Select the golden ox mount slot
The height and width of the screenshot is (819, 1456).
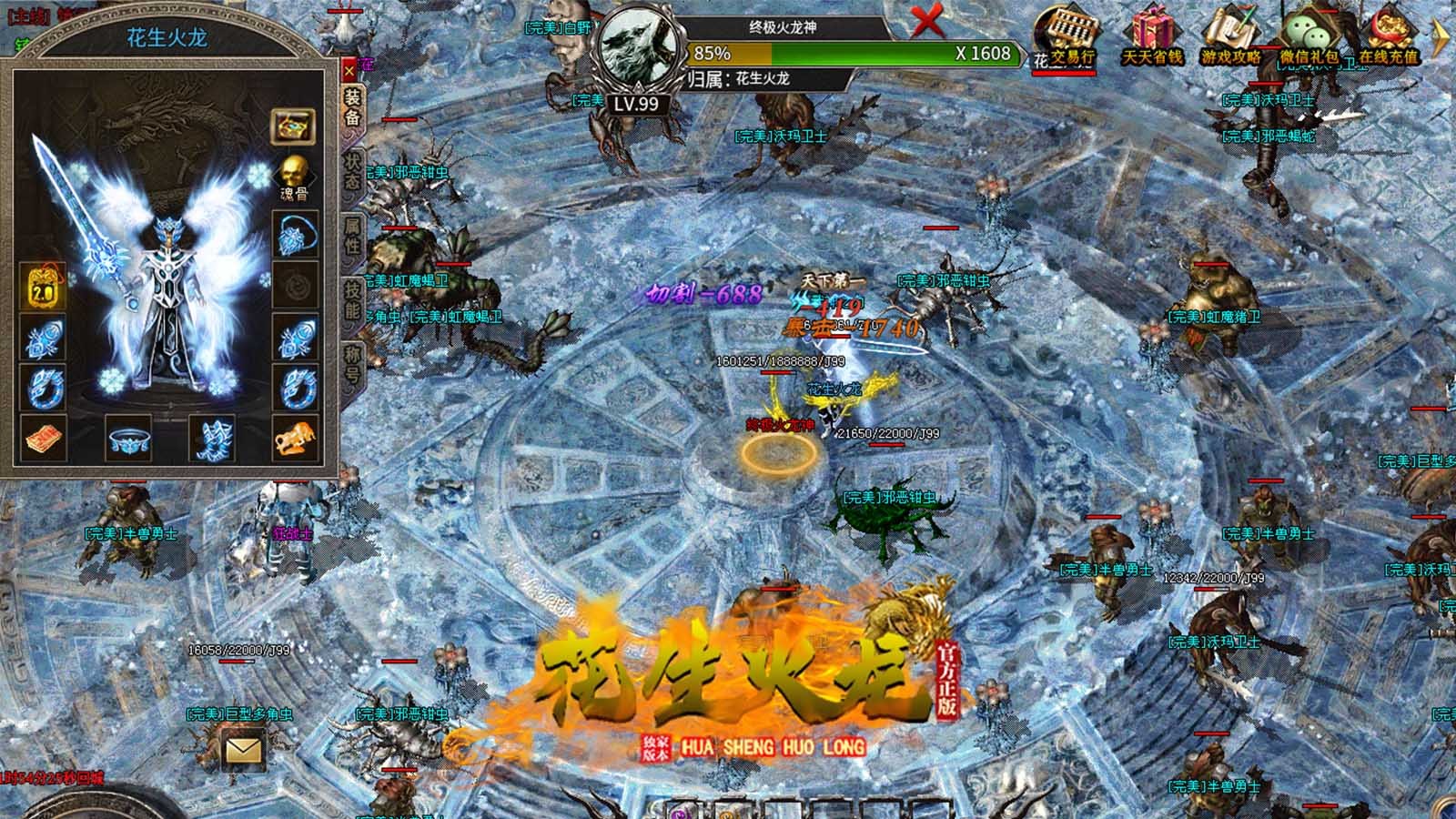click(x=295, y=439)
